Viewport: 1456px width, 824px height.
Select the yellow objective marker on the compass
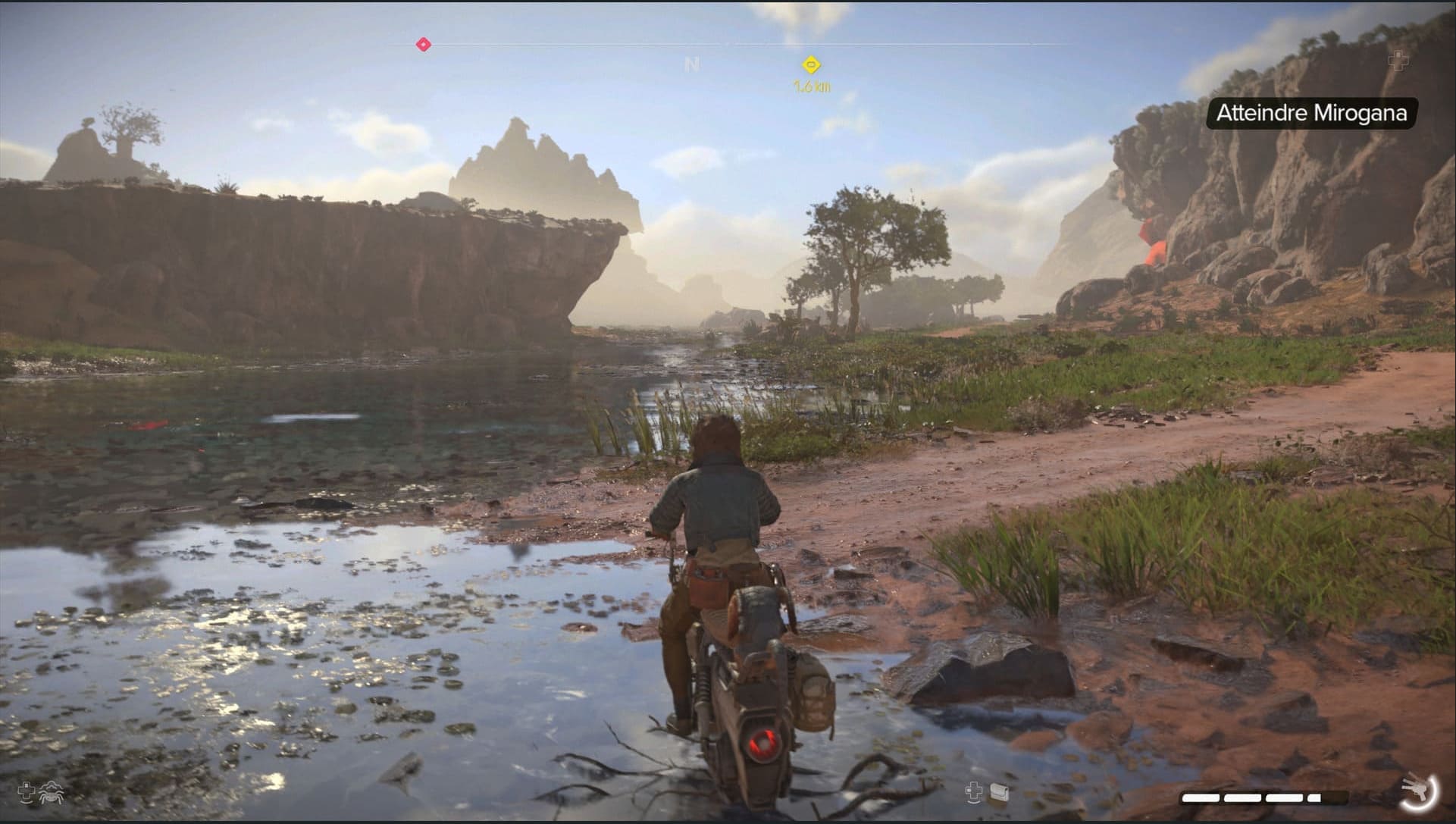coord(812,64)
